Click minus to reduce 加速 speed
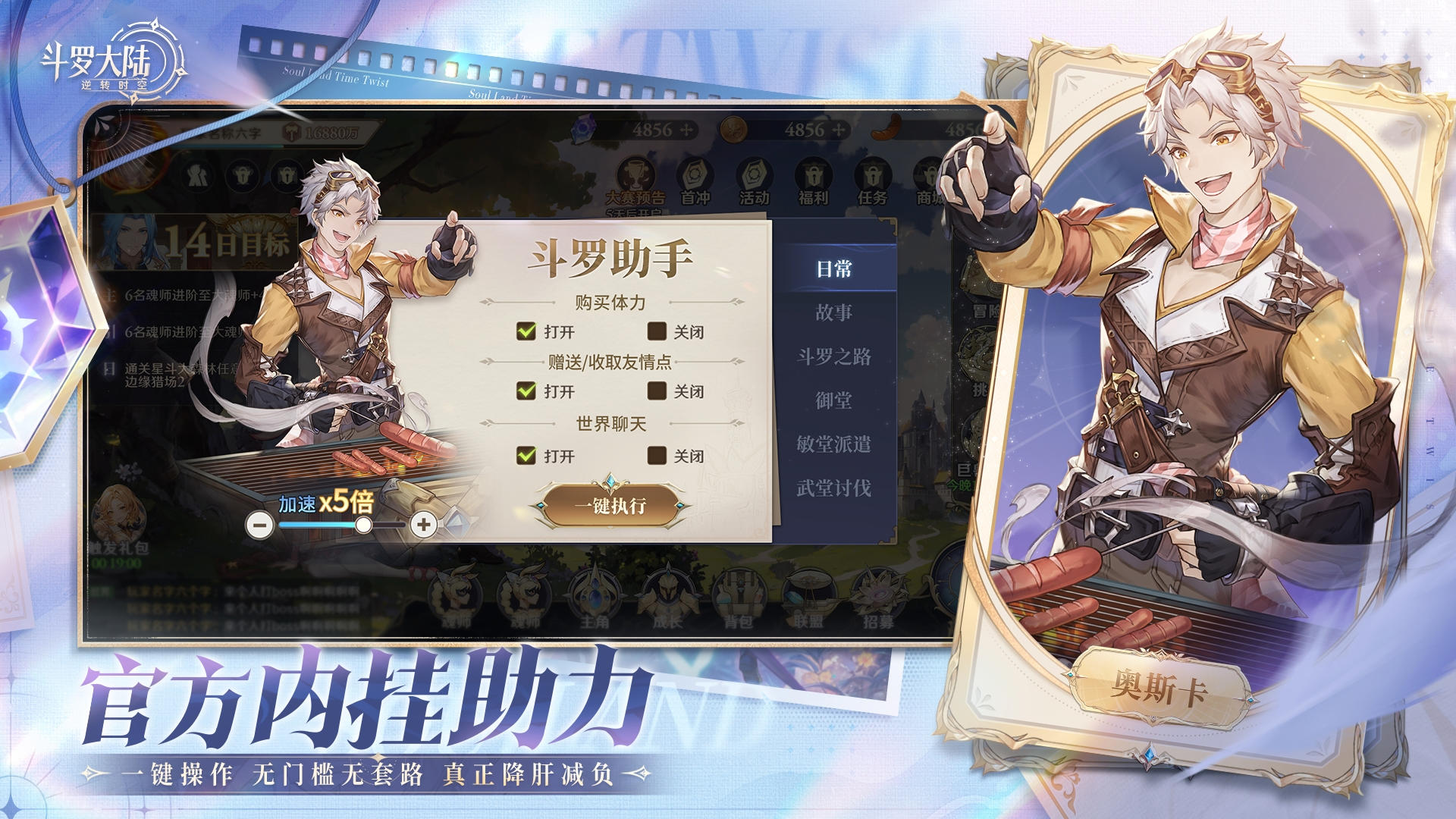The width and height of the screenshot is (1456, 819). point(259,524)
